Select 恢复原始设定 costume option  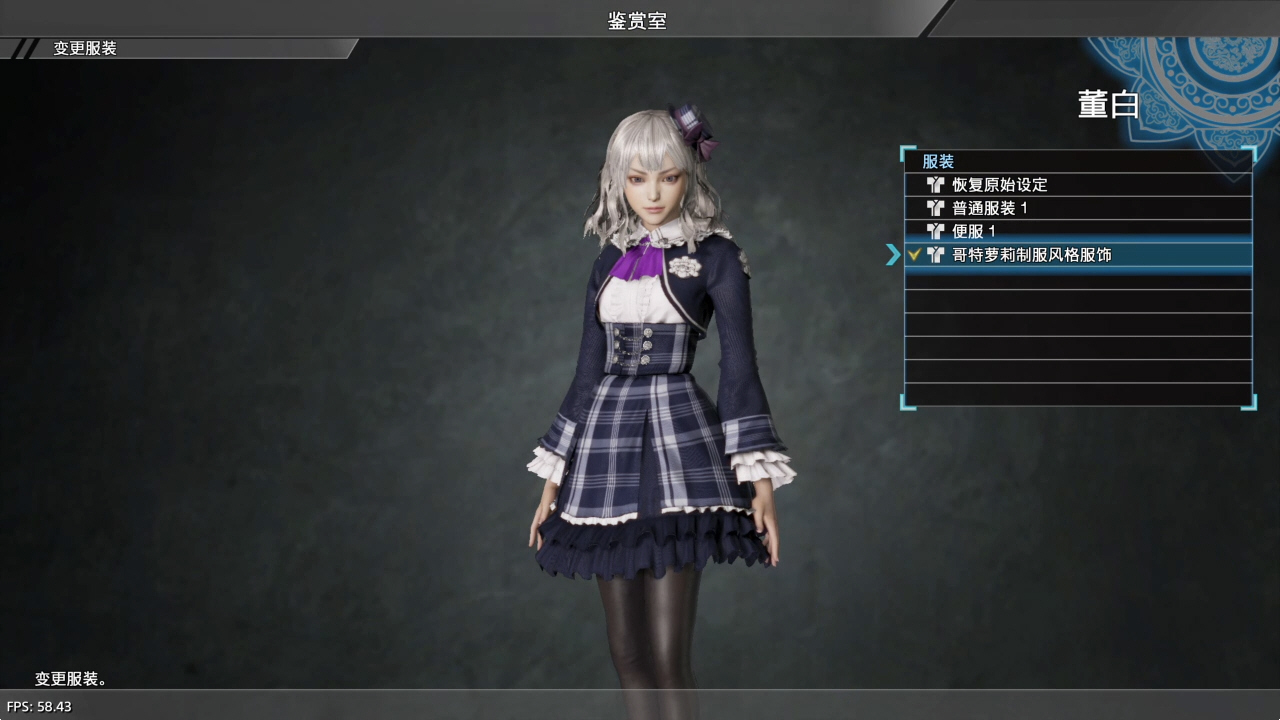coord(1000,185)
